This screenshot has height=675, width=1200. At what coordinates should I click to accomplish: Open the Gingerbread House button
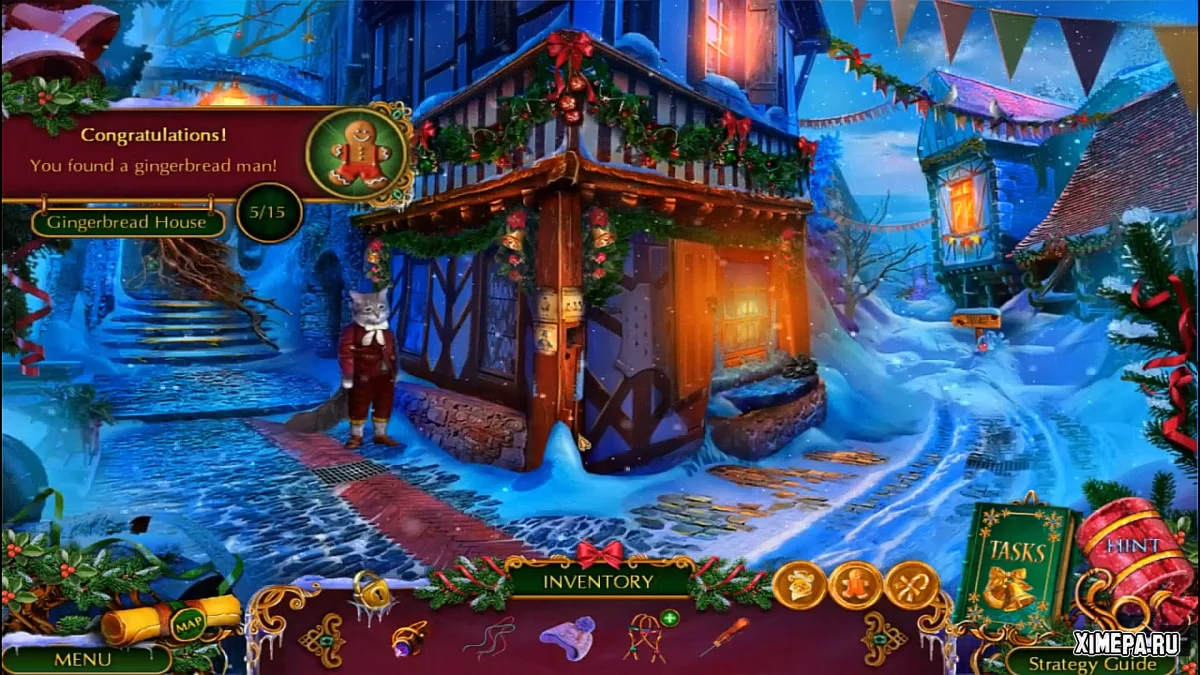click(128, 222)
